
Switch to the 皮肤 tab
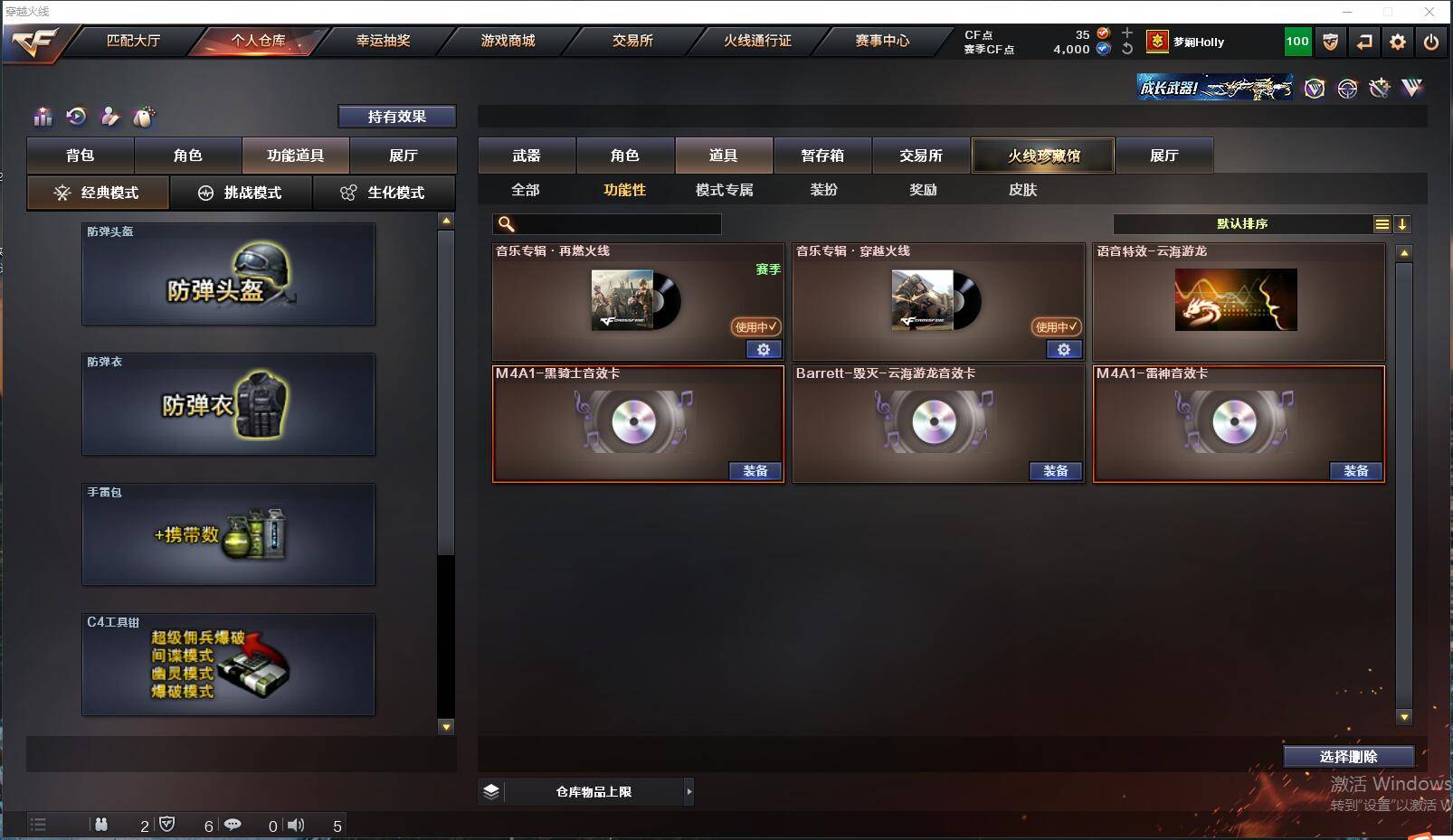(x=1025, y=190)
